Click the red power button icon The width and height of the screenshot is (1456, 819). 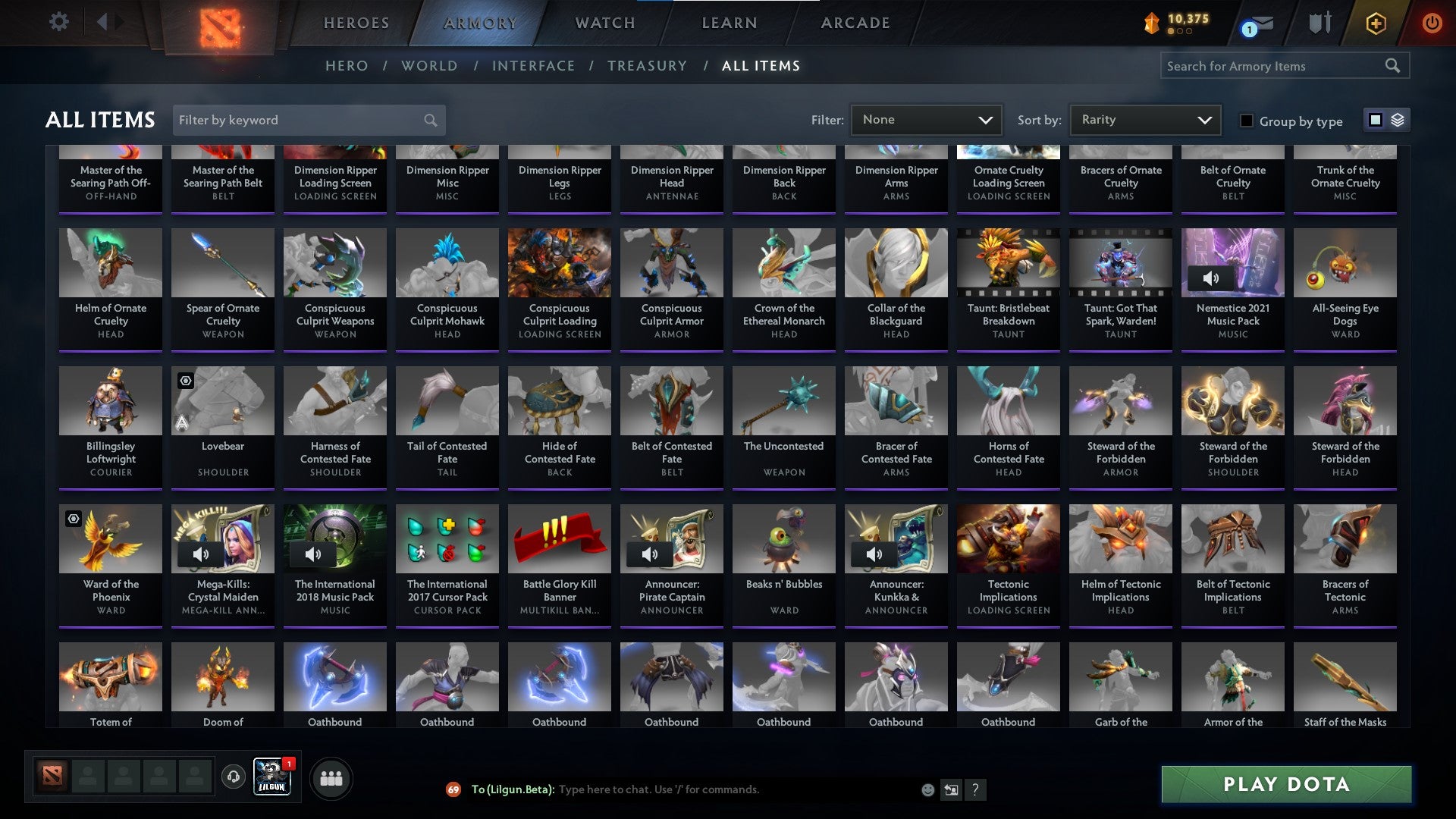point(1432,23)
